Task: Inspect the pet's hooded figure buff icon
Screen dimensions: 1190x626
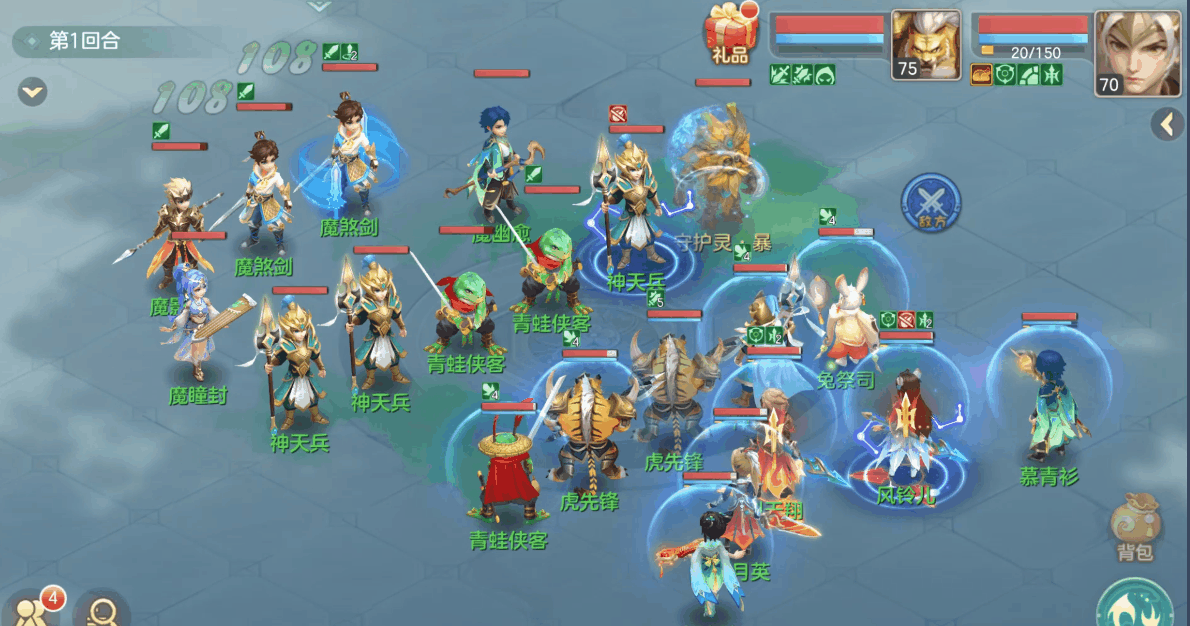Action: 825,75
